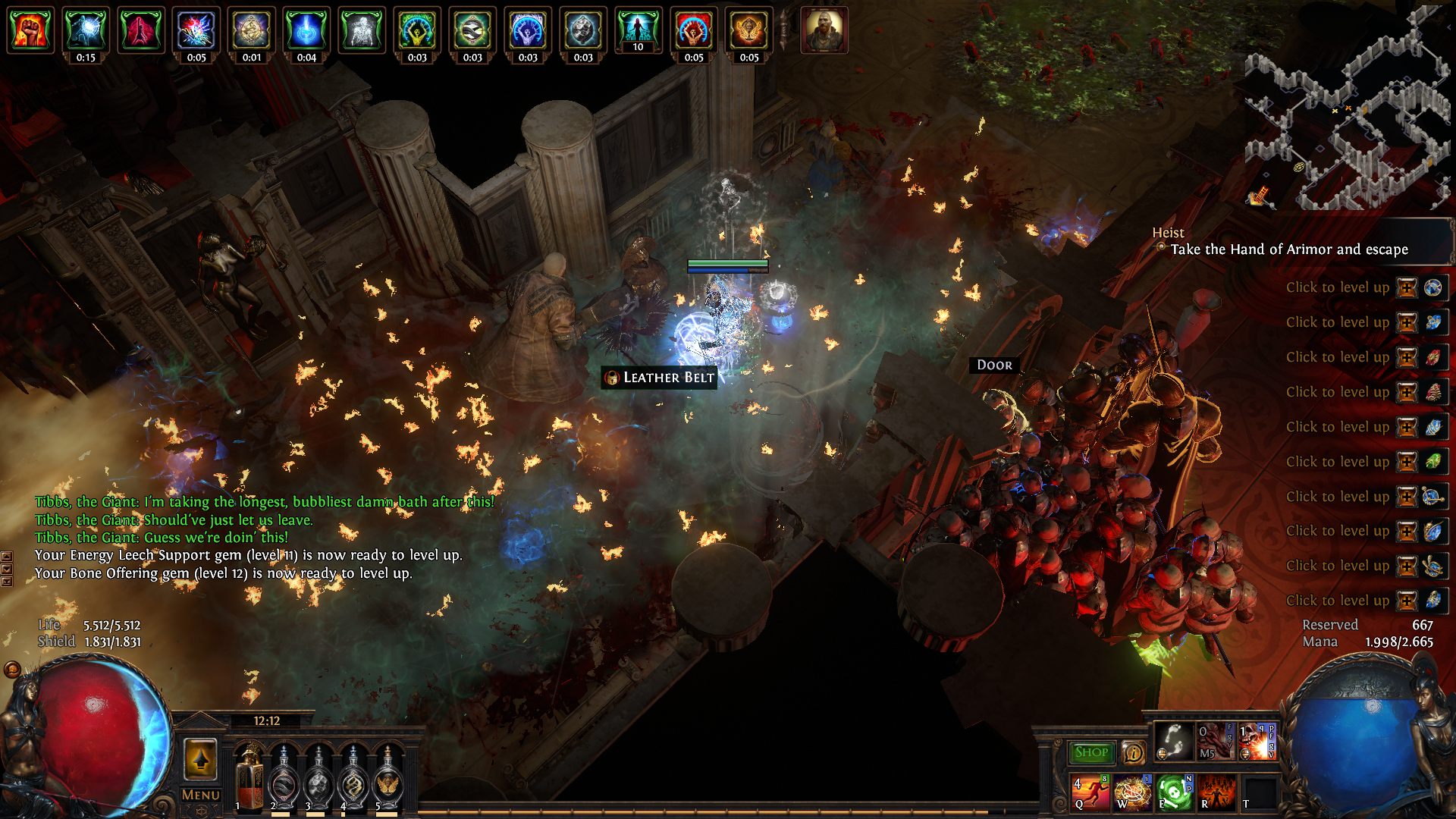Click the minimap overlay

(1350, 114)
